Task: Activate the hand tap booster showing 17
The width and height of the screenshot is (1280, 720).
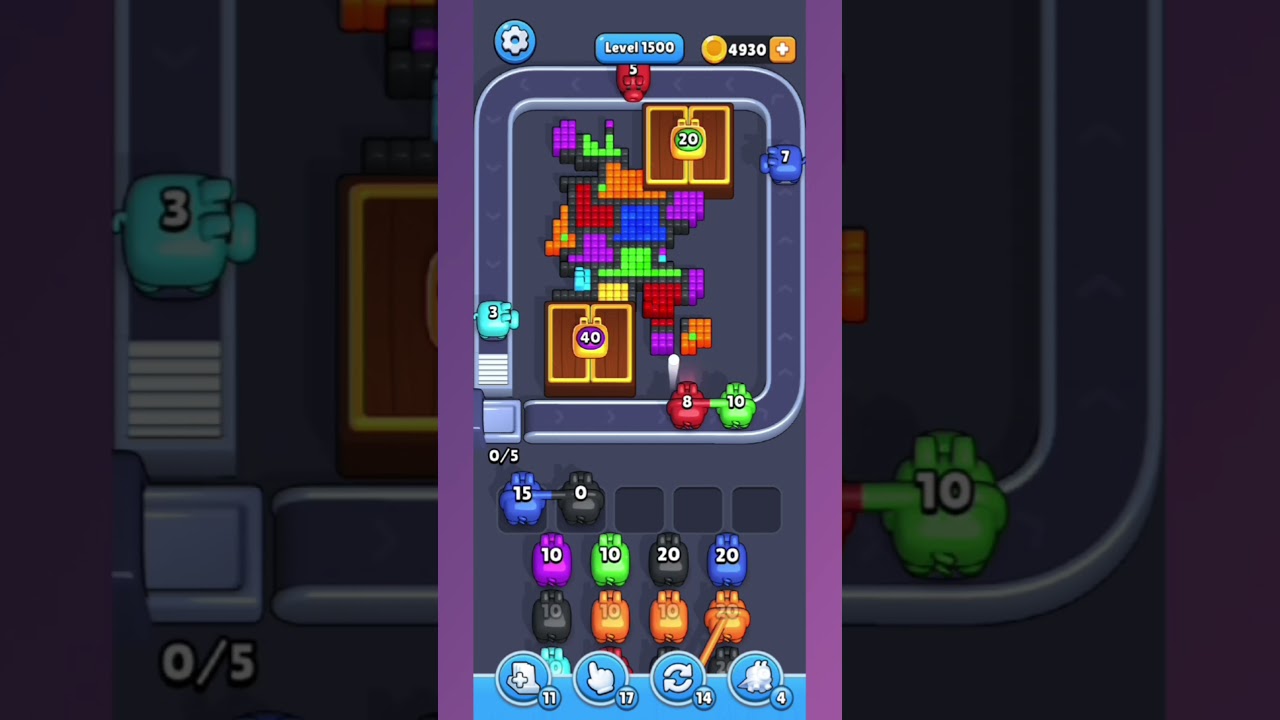Action: click(x=601, y=678)
